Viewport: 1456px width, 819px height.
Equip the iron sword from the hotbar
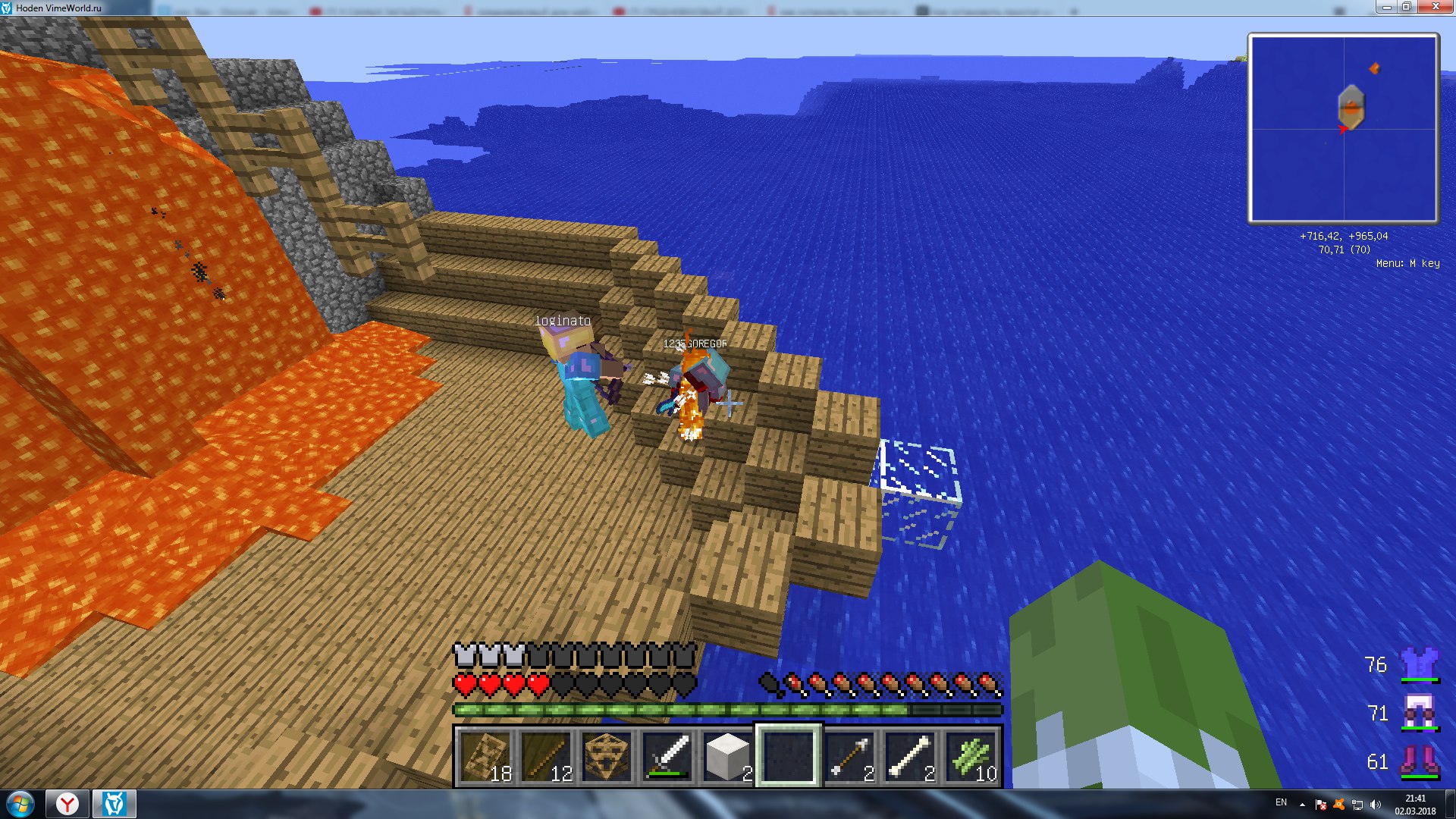pyautogui.click(x=667, y=756)
